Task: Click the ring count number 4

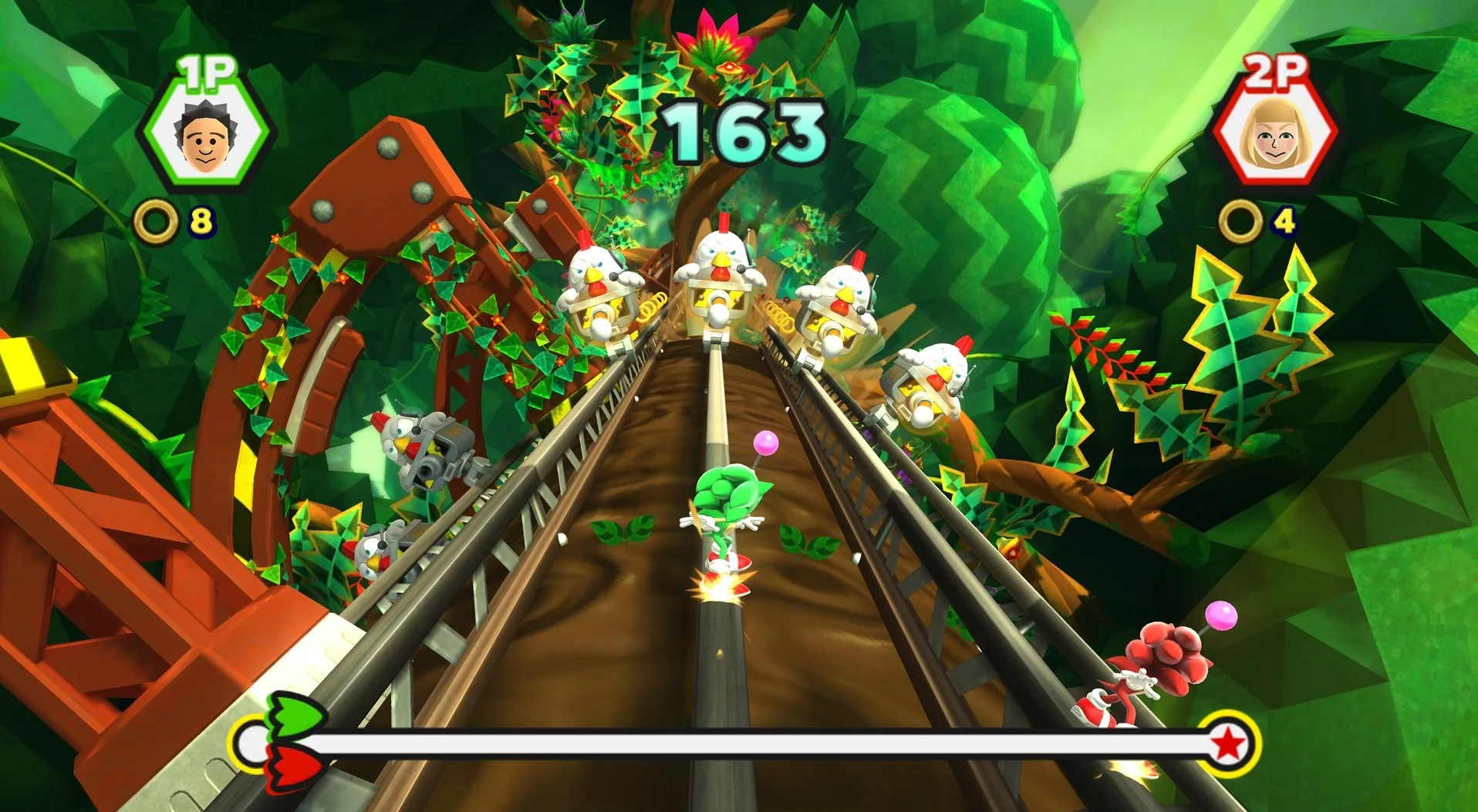Action: 1286,219
